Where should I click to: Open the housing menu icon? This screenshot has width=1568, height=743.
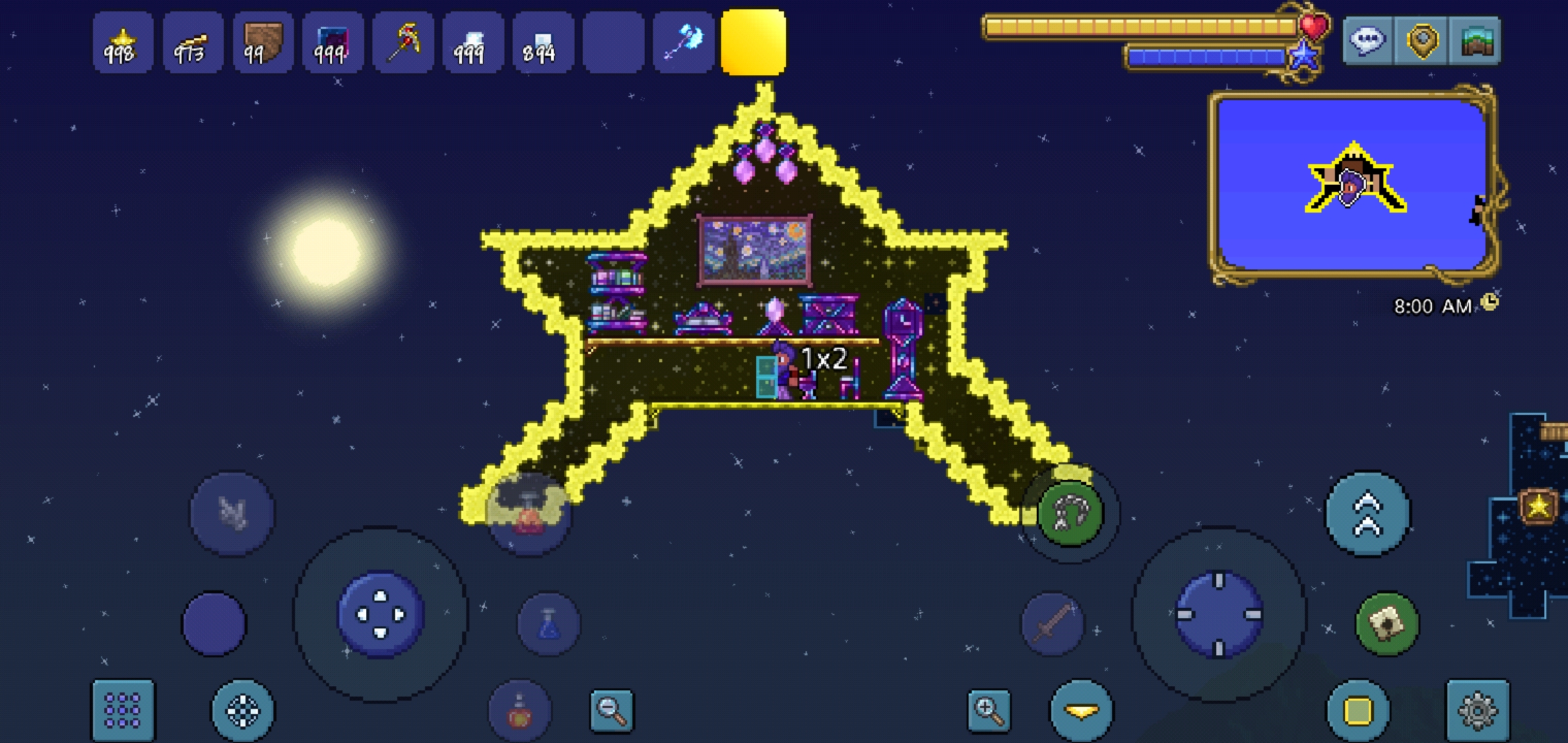[x=1476, y=41]
